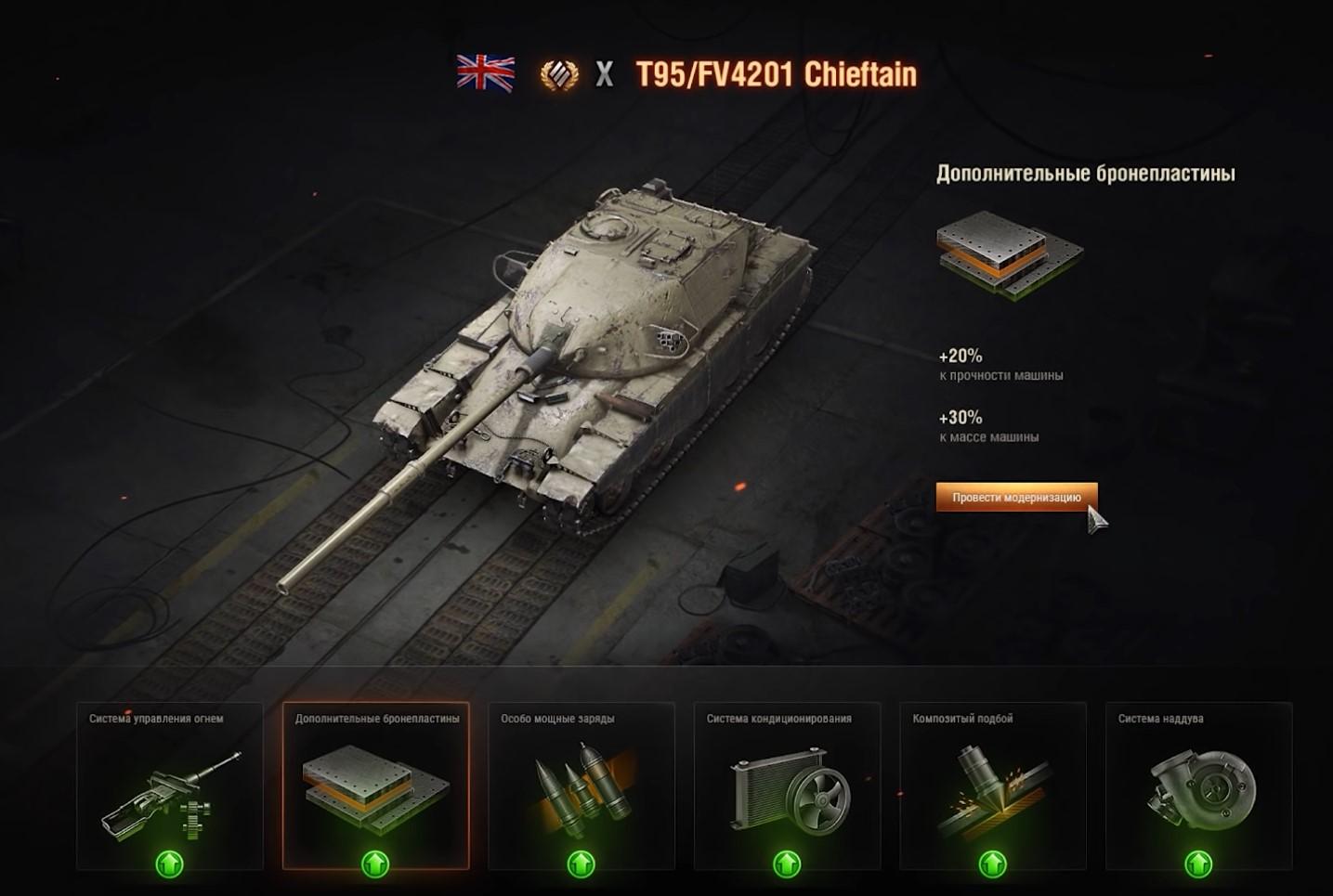1333x896 pixels.
Task: Pick the Система кондиционирования upgrade card
Action: [x=787, y=786]
